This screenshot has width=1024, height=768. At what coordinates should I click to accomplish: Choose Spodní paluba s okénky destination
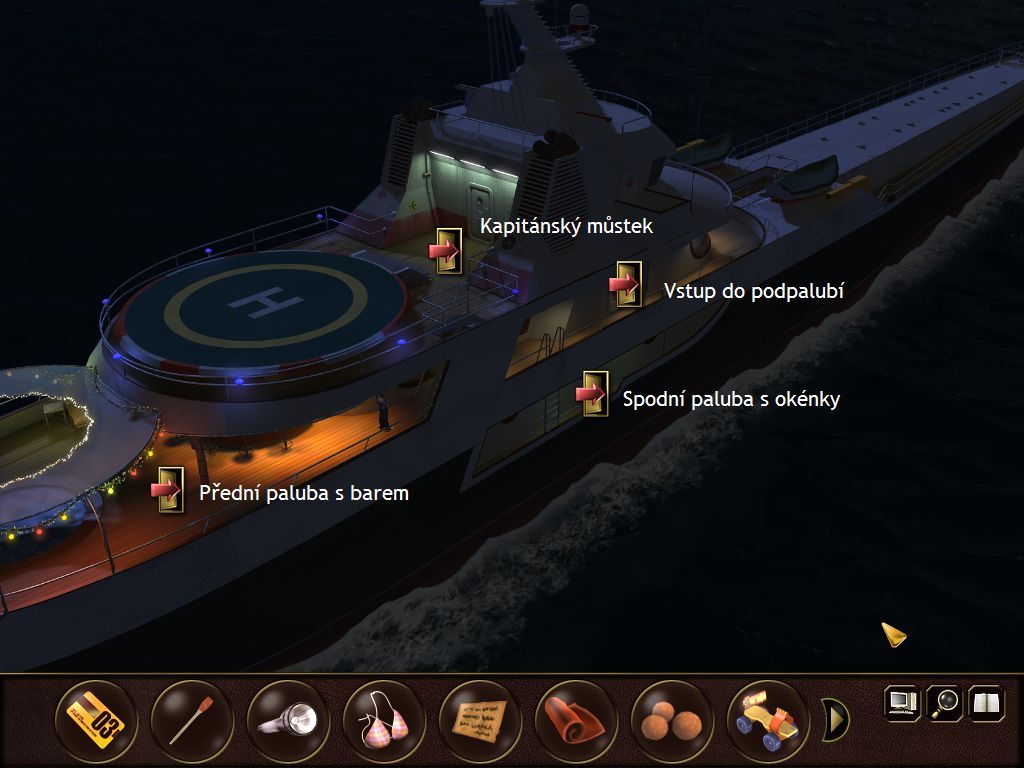pyautogui.click(x=593, y=394)
